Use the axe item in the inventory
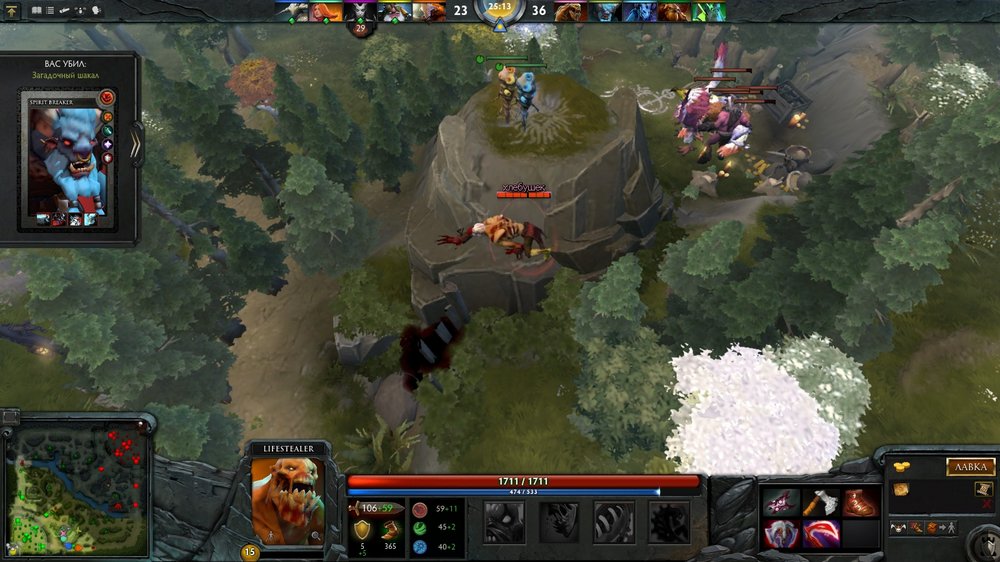The image size is (1000, 562). click(x=820, y=502)
